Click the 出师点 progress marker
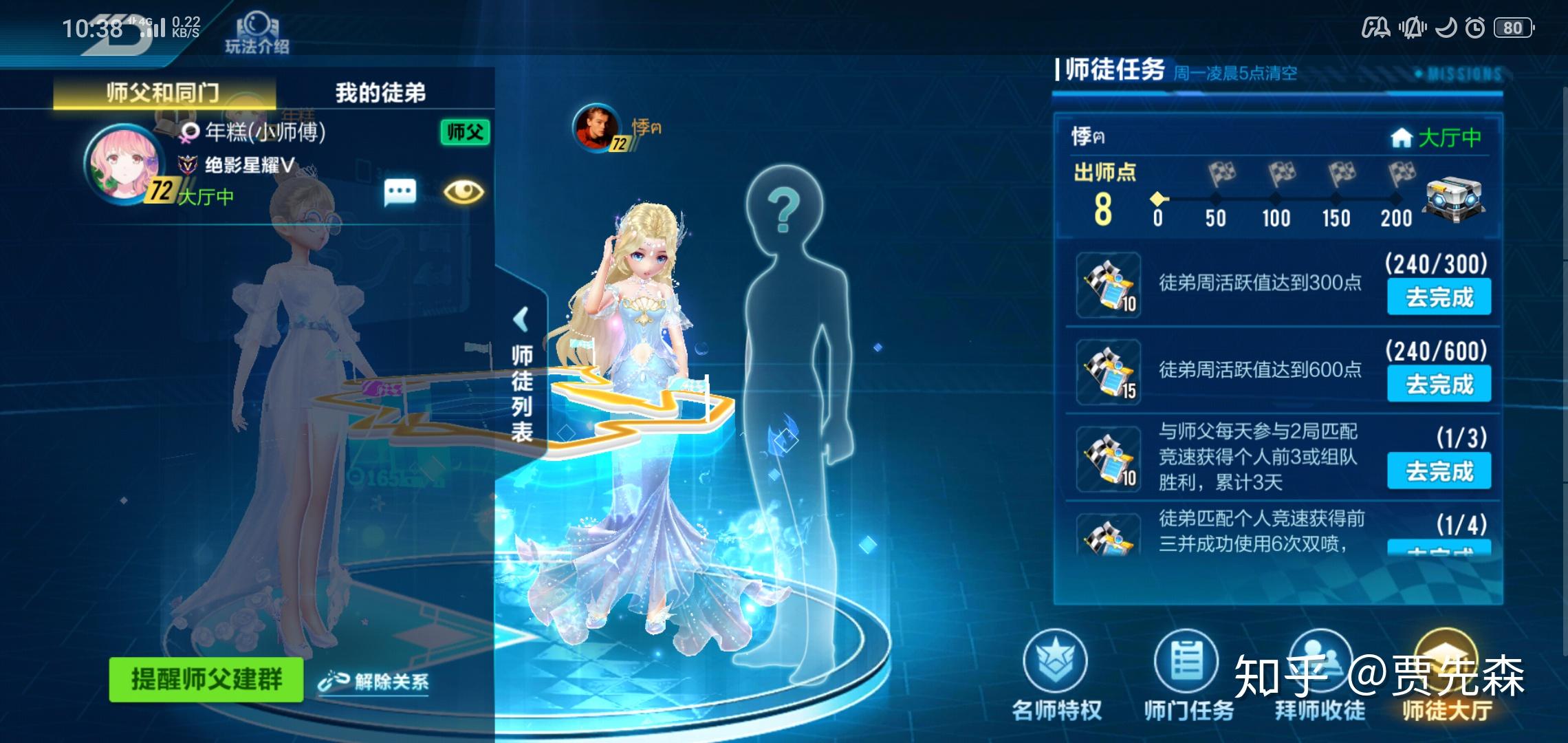1568x743 pixels. (x=1159, y=200)
